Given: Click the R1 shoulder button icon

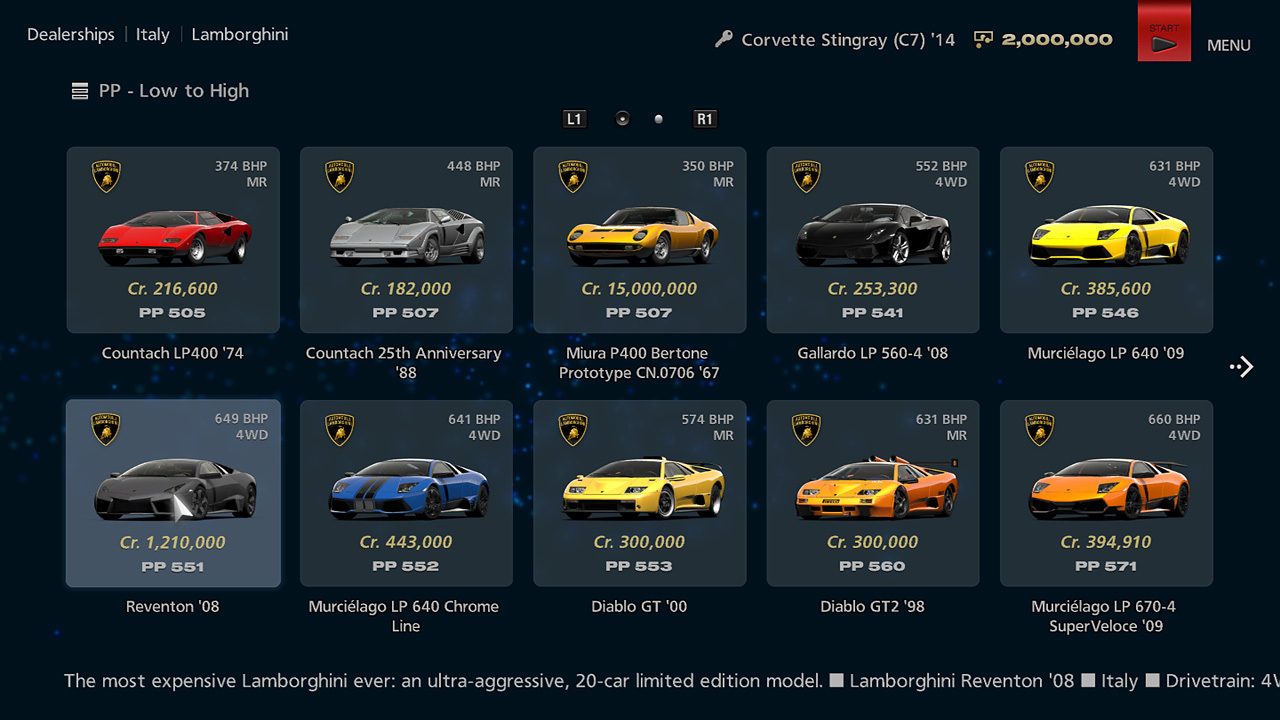Looking at the screenshot, I should point(705,118).
